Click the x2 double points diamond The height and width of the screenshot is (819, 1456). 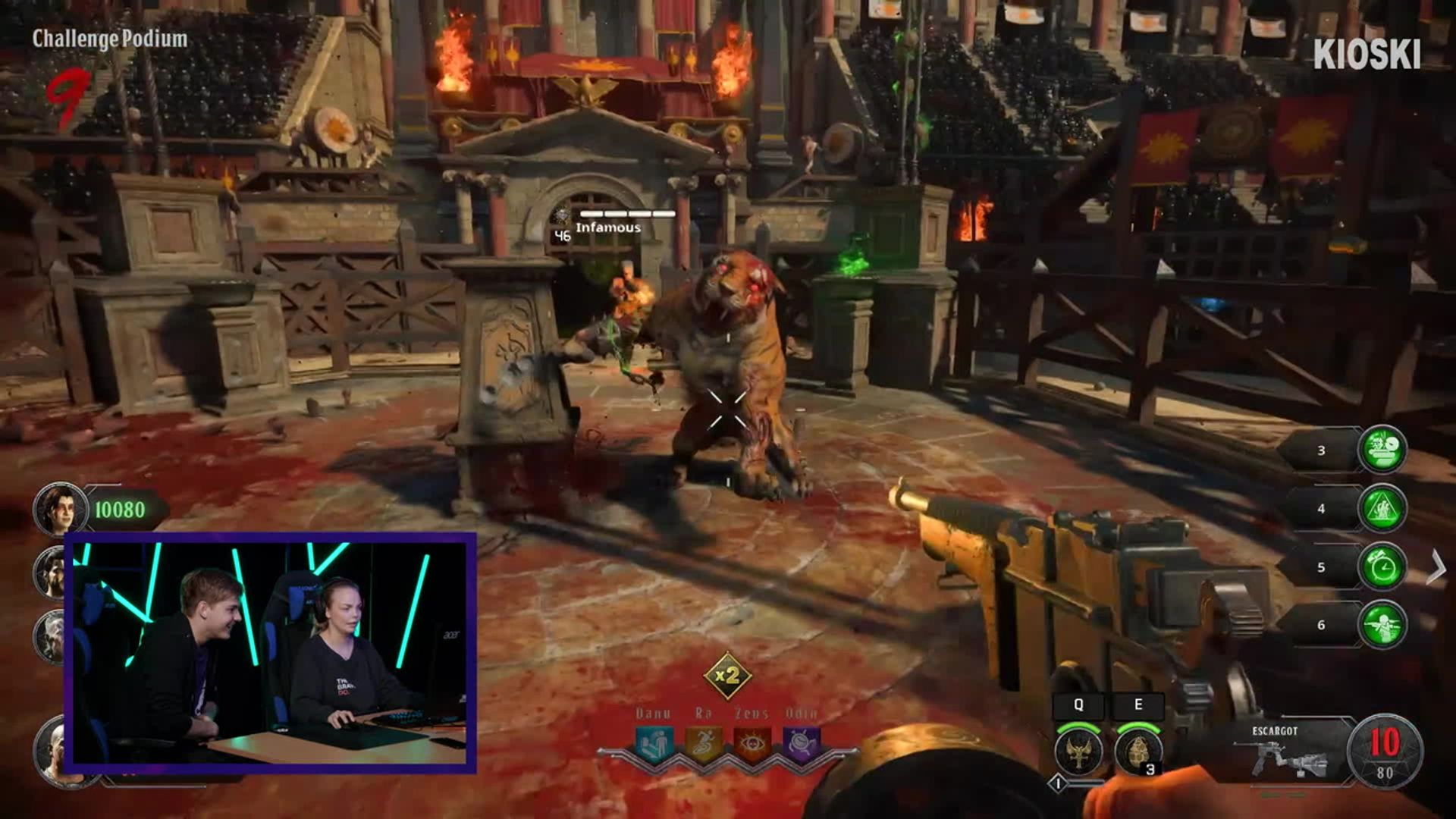click(x=727, y=675)
